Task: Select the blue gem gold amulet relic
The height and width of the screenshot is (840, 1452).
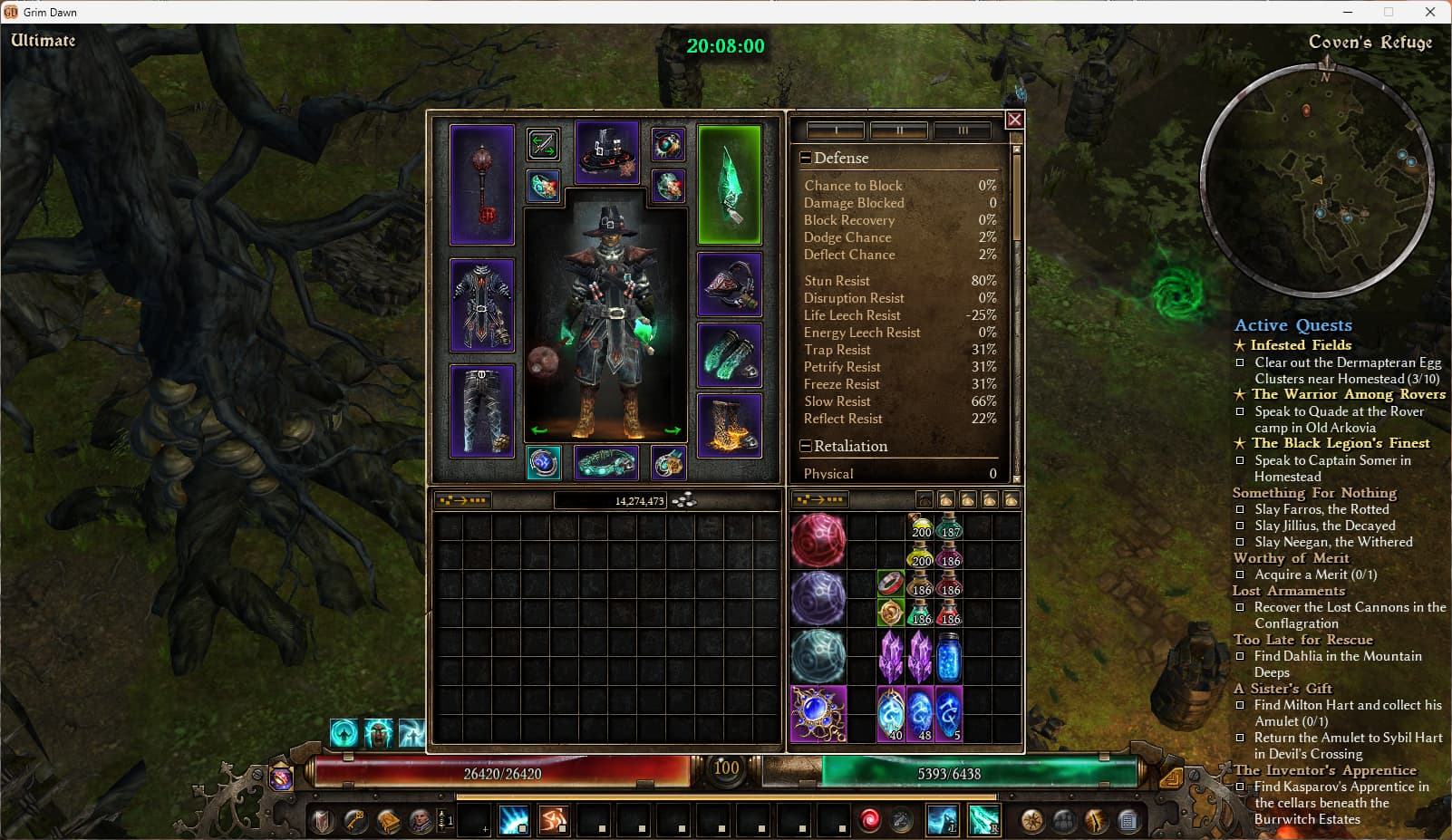Action: point(818,714)
